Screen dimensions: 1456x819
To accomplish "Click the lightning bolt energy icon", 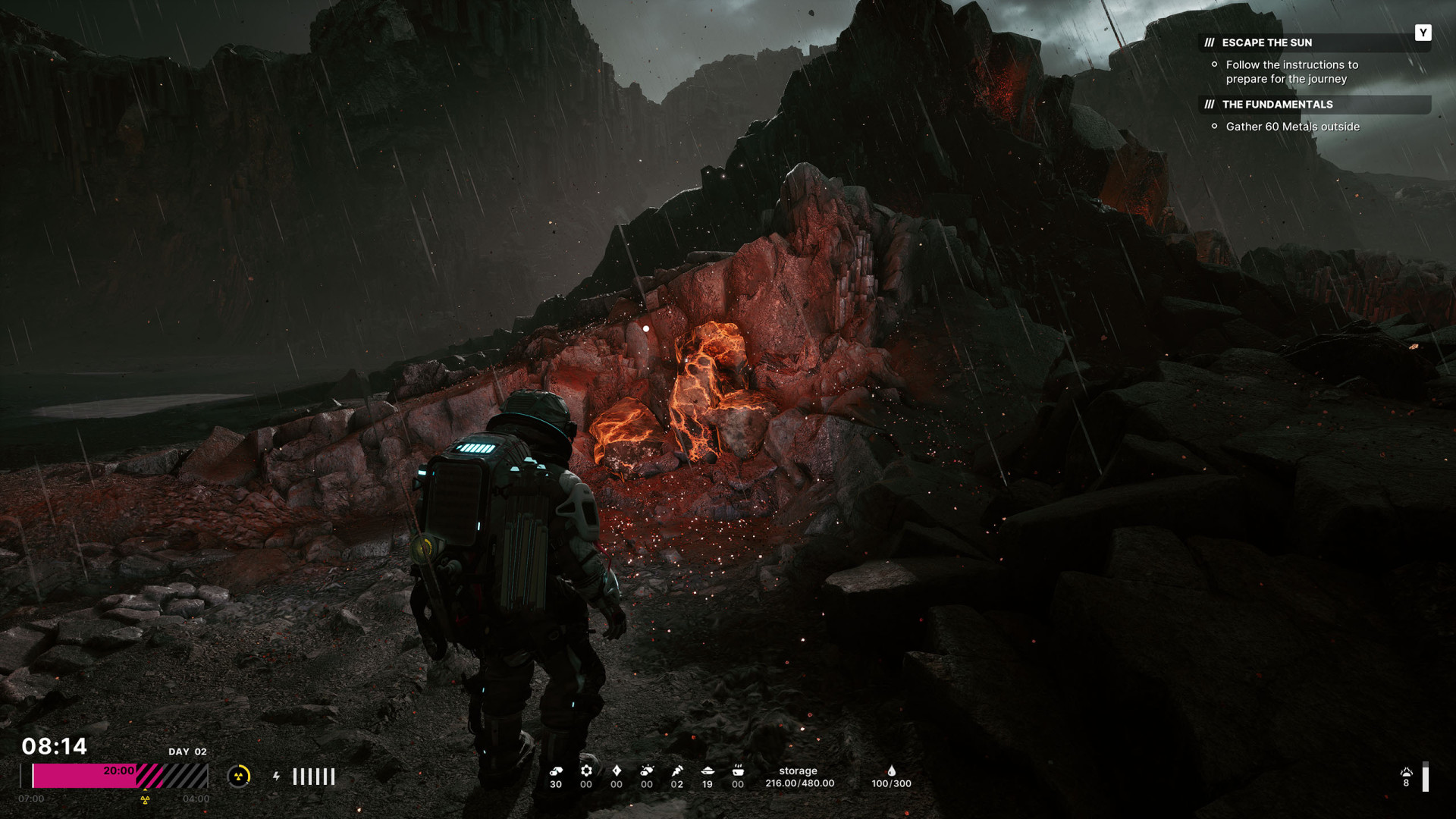I will click(276, 776).
